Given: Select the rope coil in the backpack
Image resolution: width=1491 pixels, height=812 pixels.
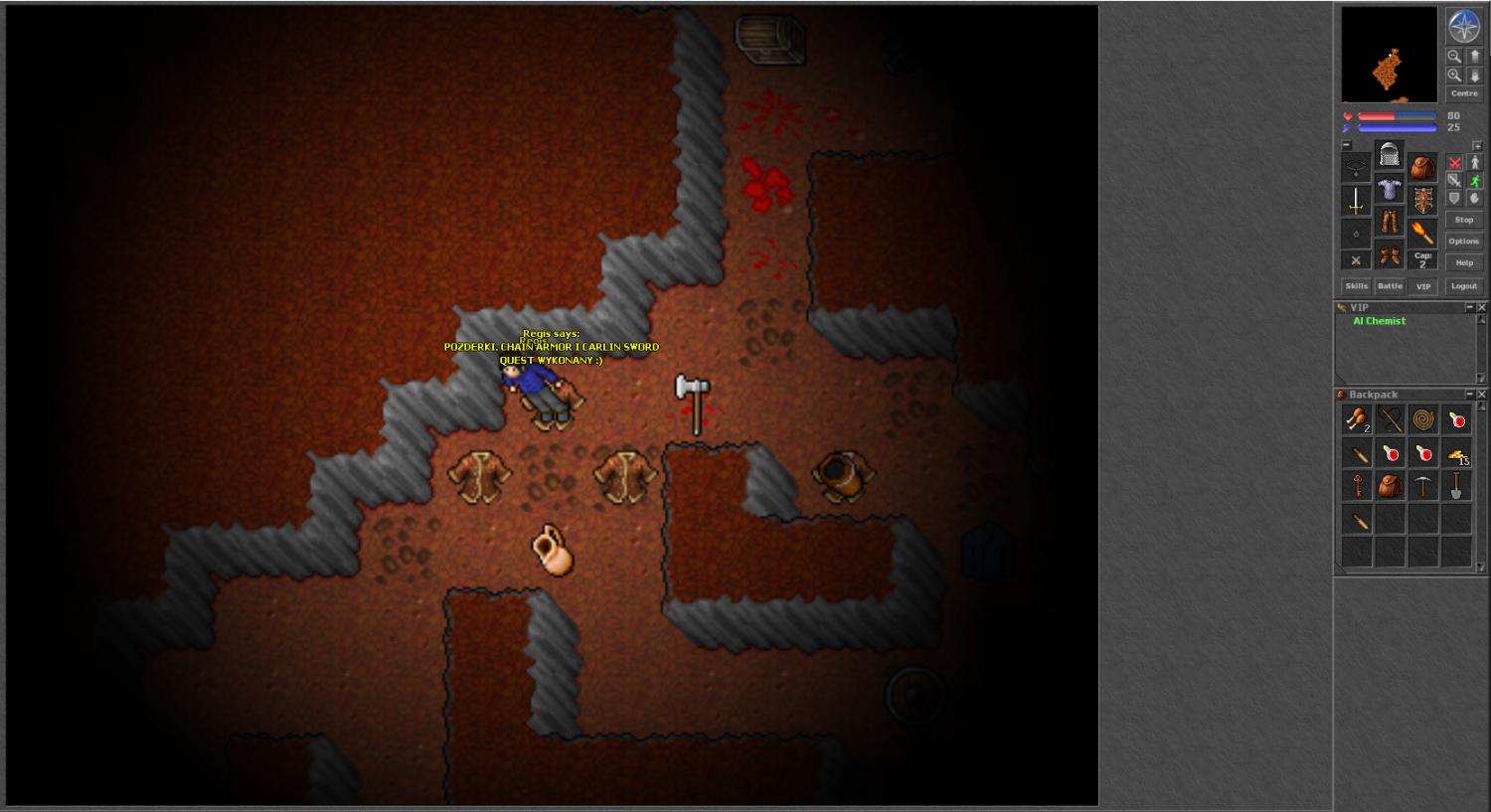Looking at the screenshot, I should 1423,420.
